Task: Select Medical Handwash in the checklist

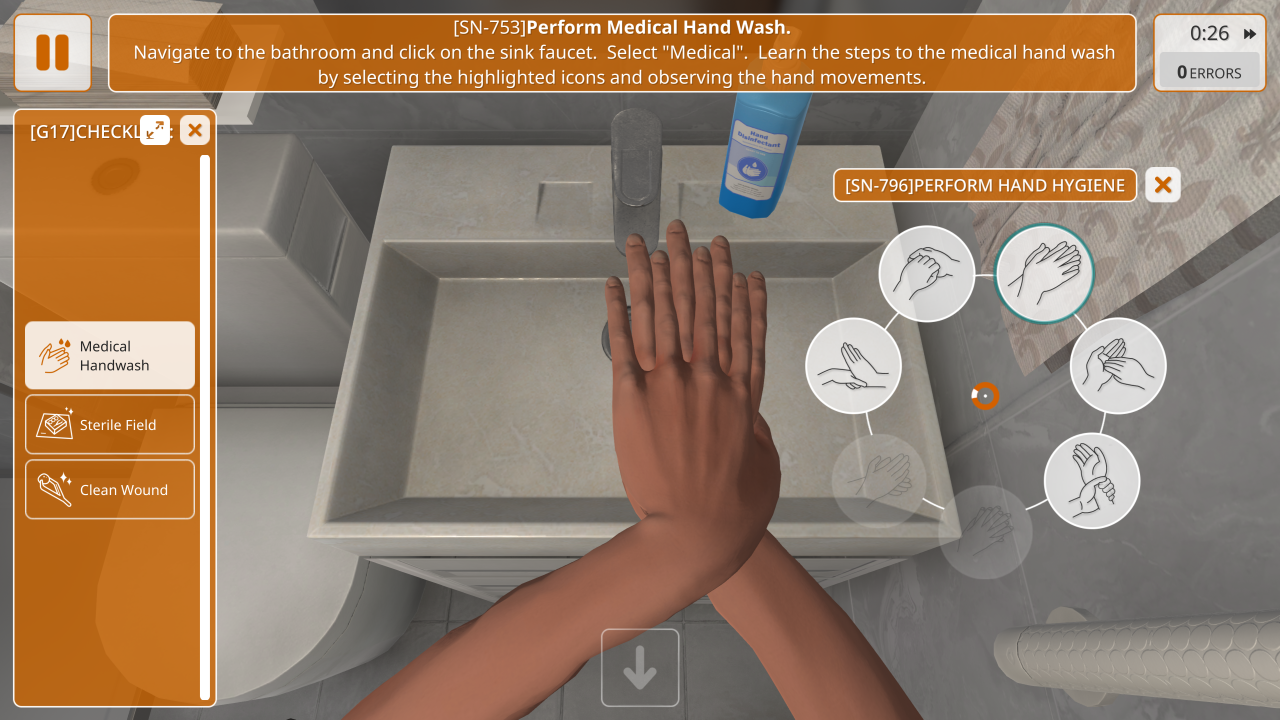Action: click(x=110, y=355)
